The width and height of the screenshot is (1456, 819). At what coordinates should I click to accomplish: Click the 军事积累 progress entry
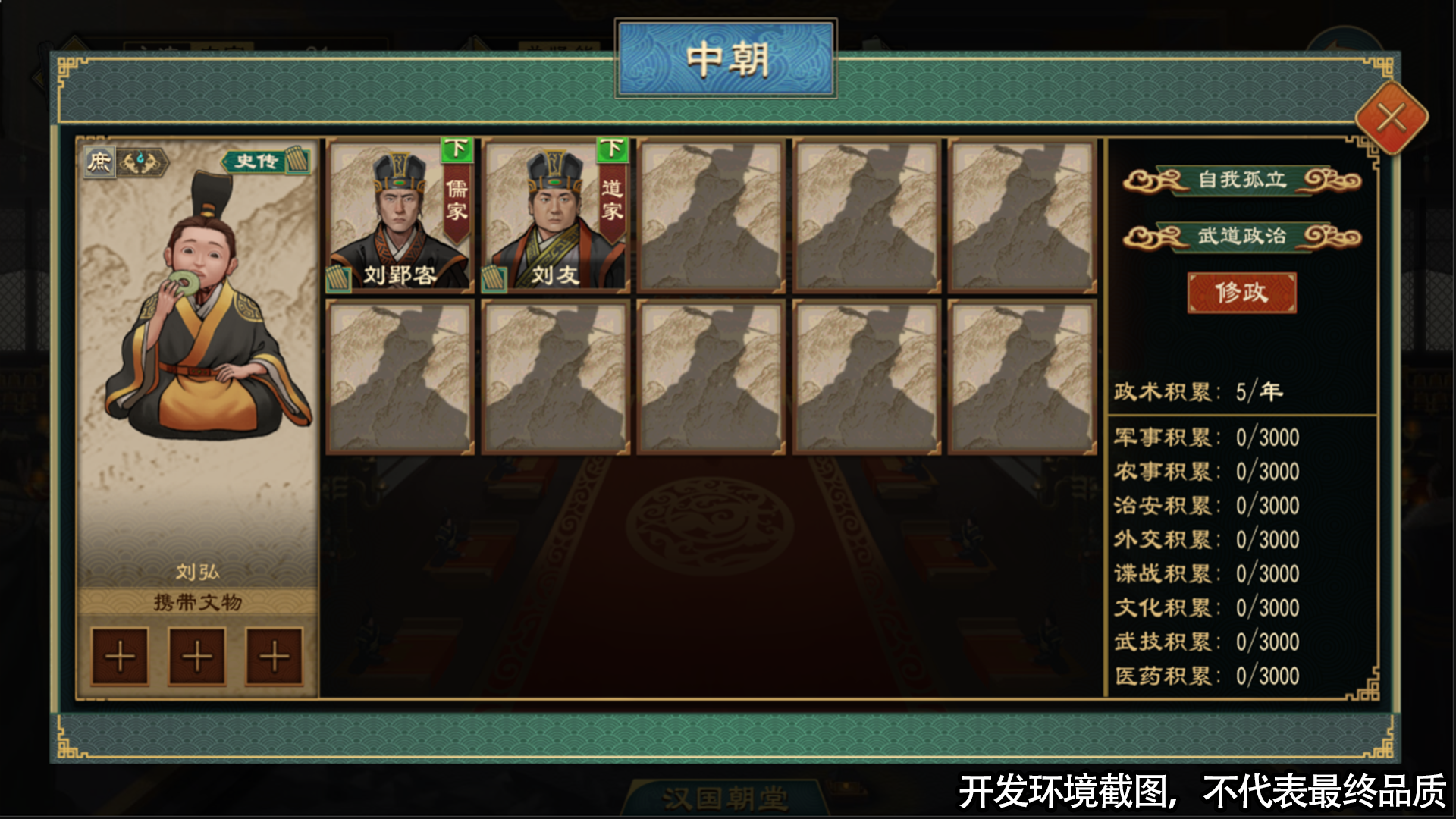[1206, 436]
